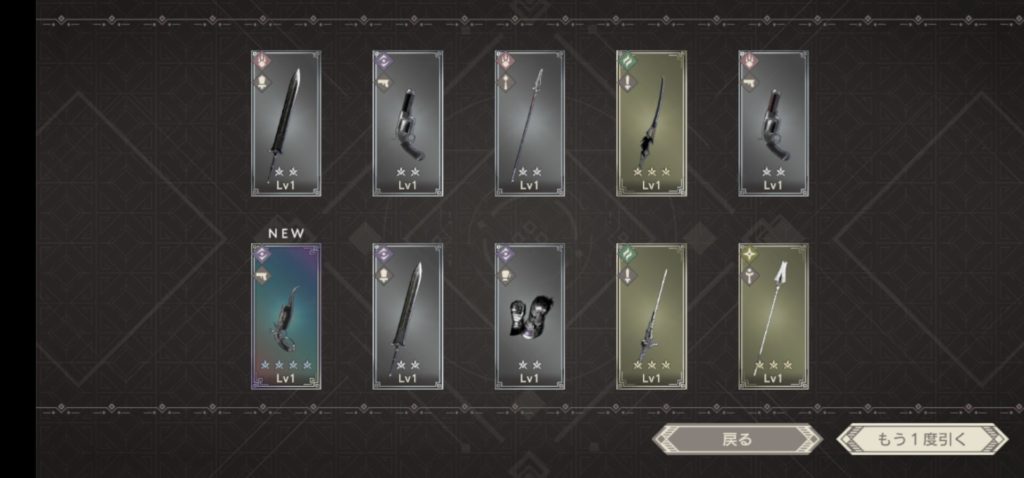Open the three-star curved black blade card

[651, 123]
